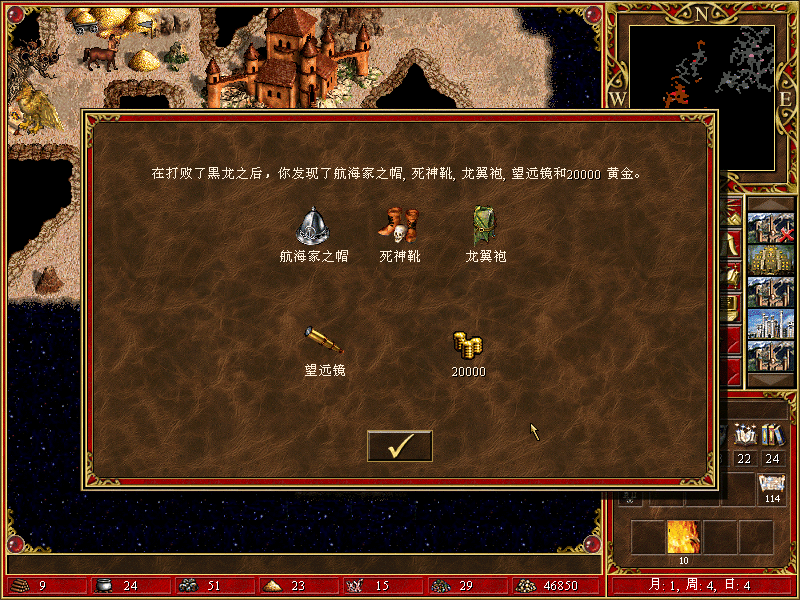Confirm the reward dialog with the checkmark

coord(399,446)
